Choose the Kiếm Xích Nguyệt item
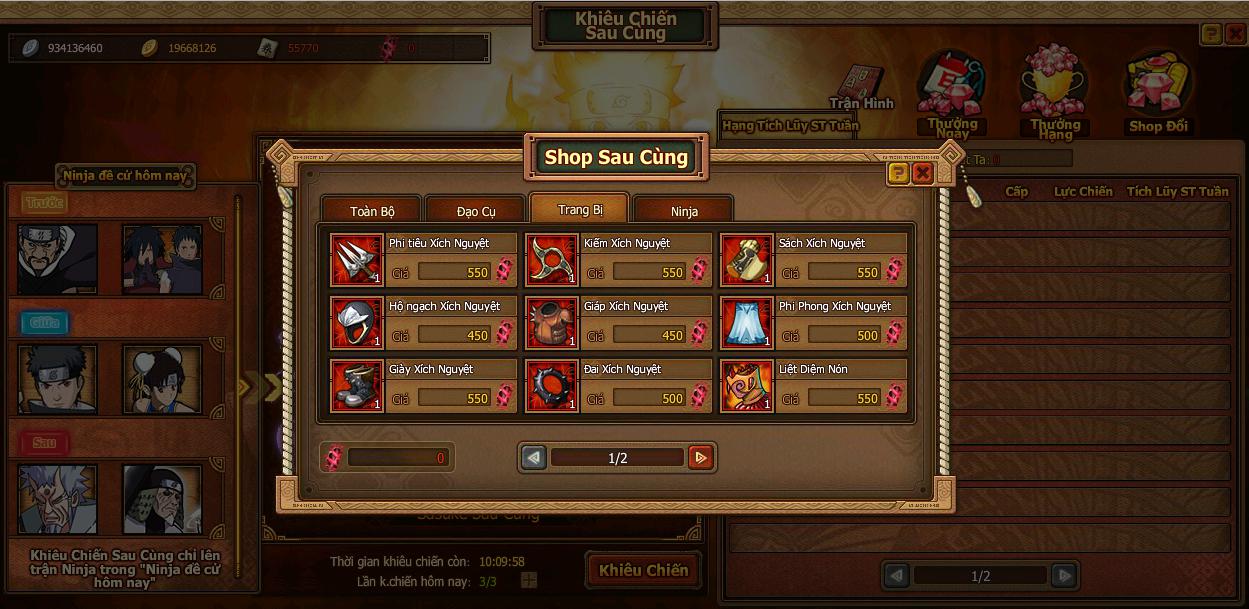The height and width of the screenshot is (609, 1249). pos(552,260)
